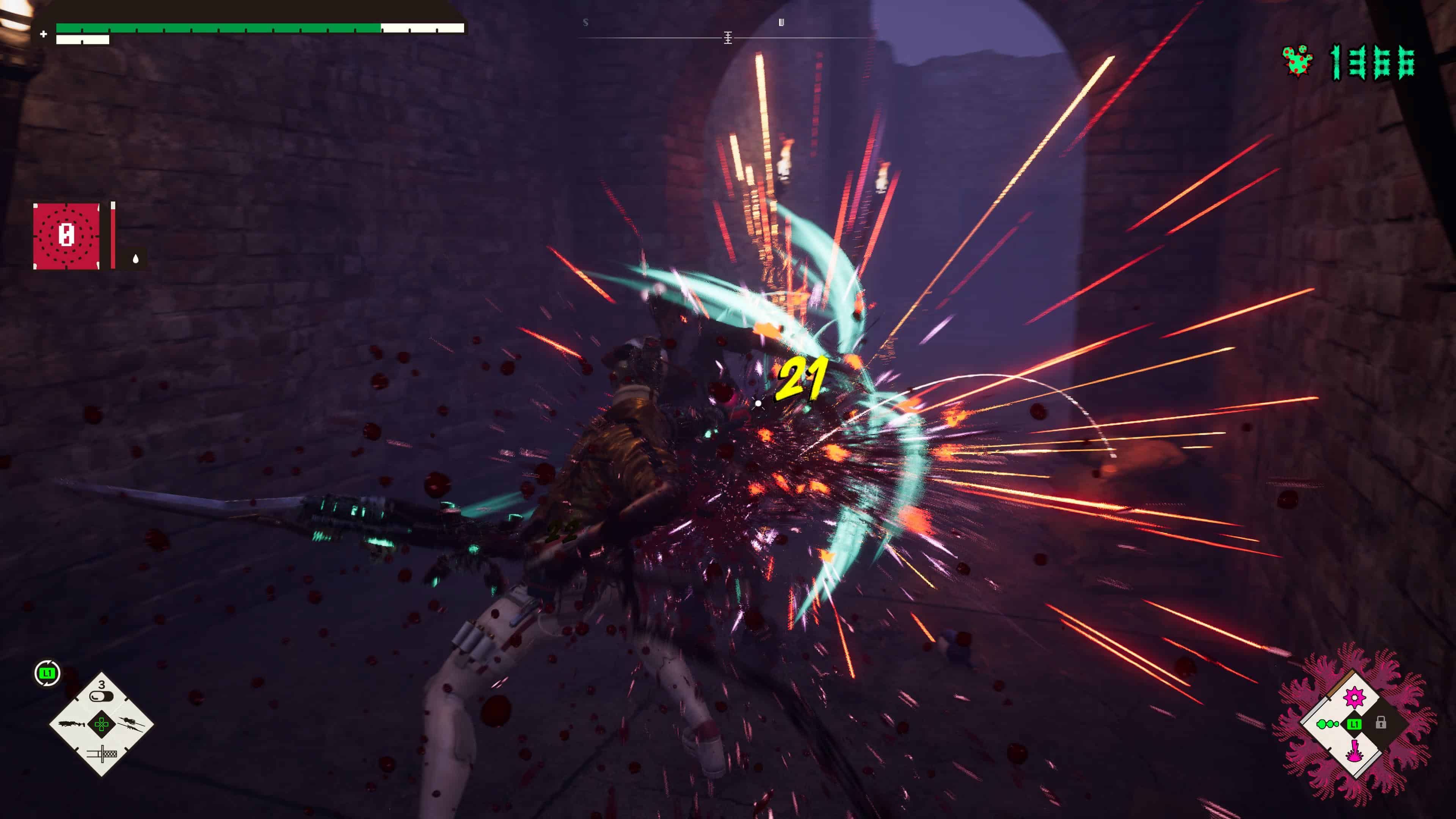Viewport: 1456px width, 819px height.
Task: Click the compass bar center marker
Action: (x=728, y=38)
